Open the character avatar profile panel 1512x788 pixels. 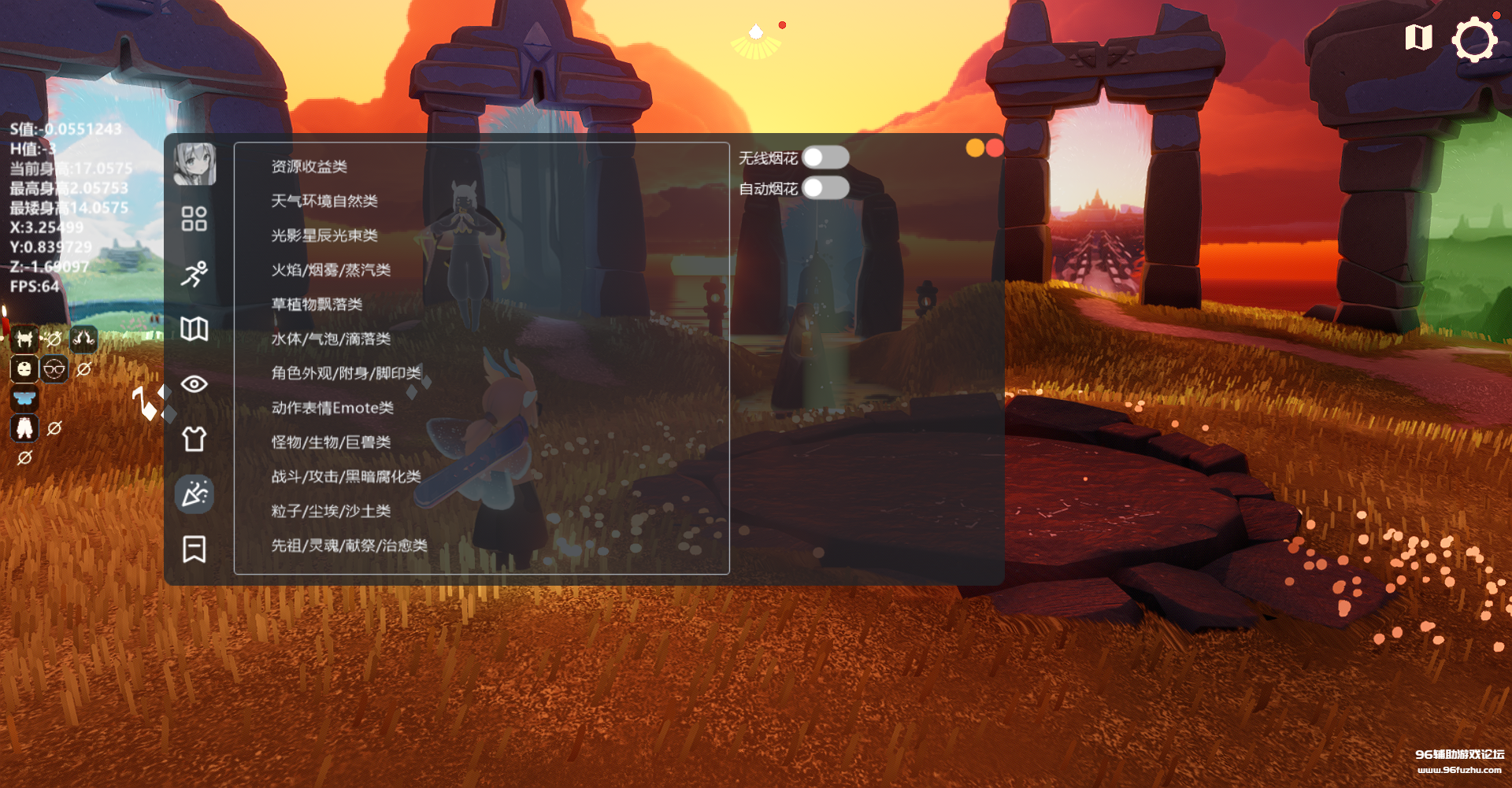(195, 165)
